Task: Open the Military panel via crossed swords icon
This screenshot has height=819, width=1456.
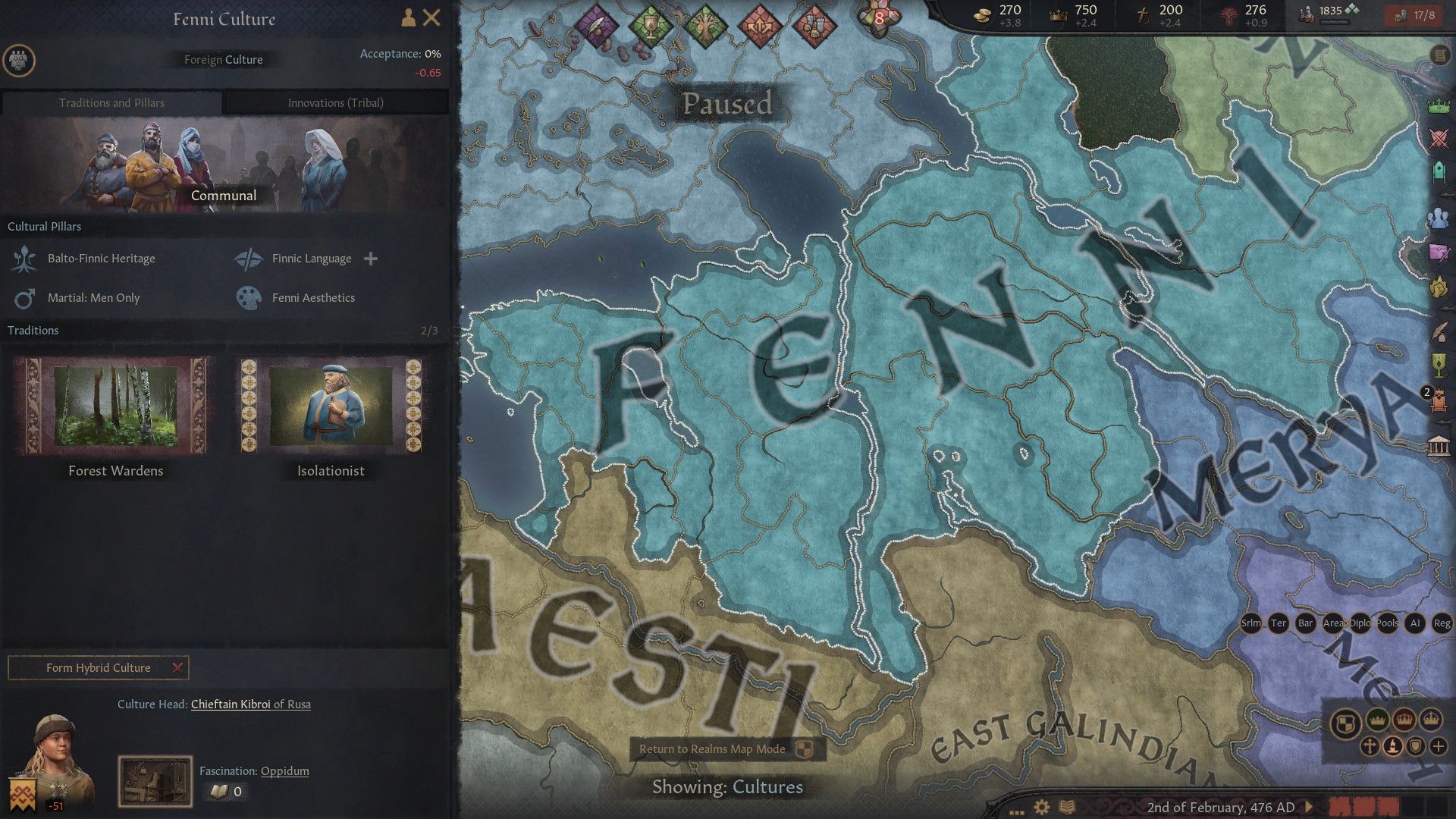Action: (x=1439, y=138)
